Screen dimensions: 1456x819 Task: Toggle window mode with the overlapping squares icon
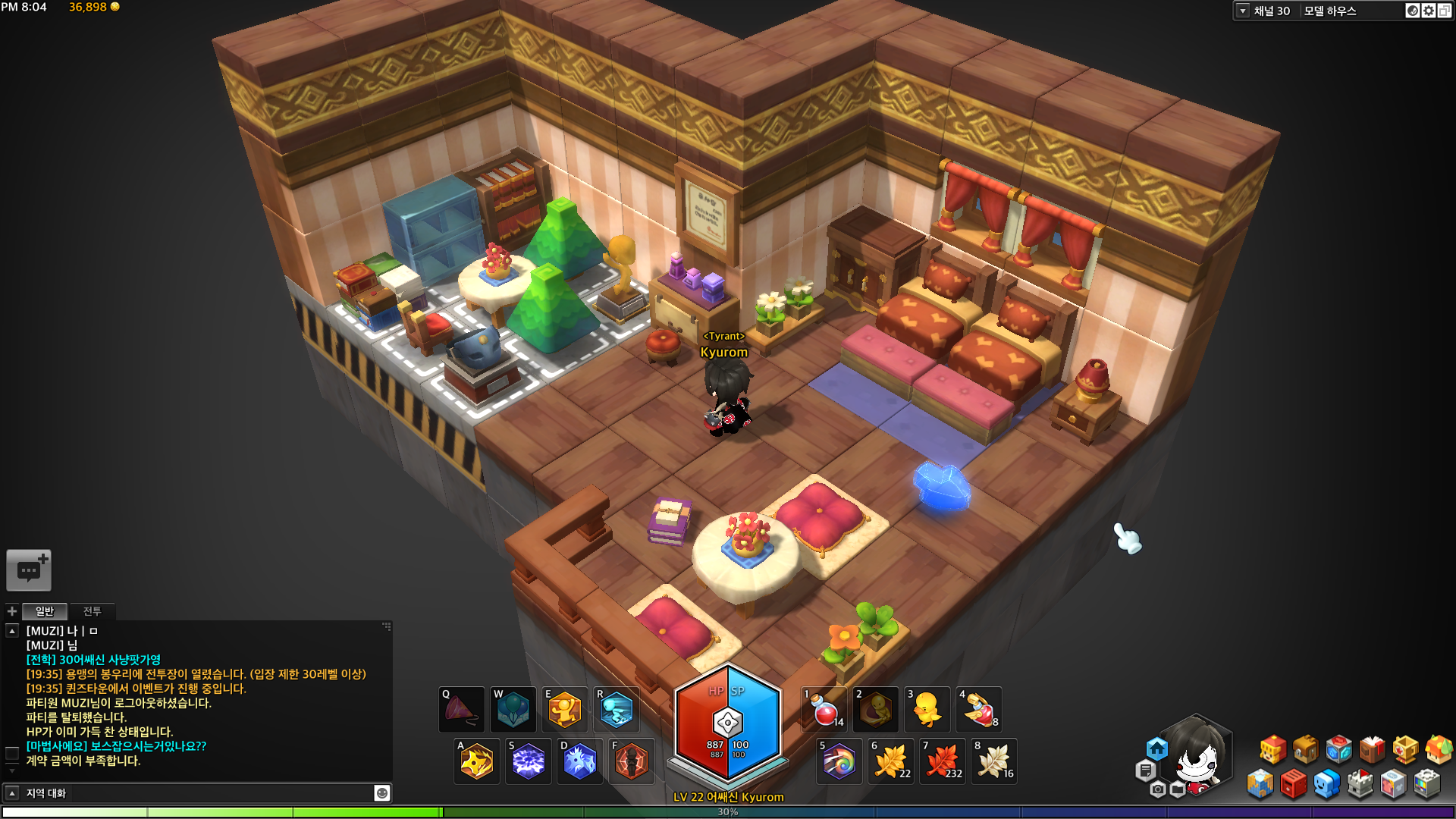tap(1445, 11)
